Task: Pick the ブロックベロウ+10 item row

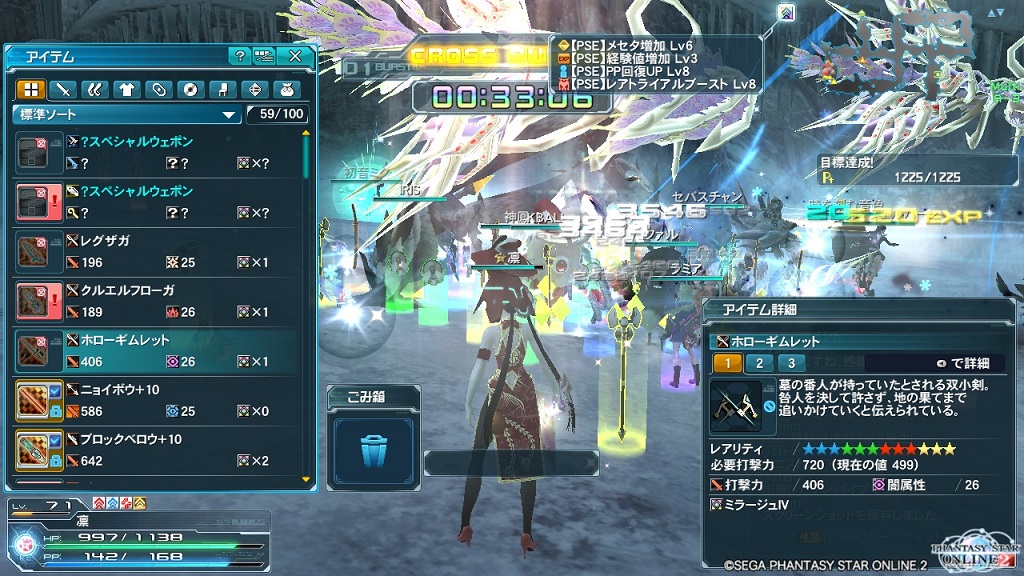Action: 158,450
